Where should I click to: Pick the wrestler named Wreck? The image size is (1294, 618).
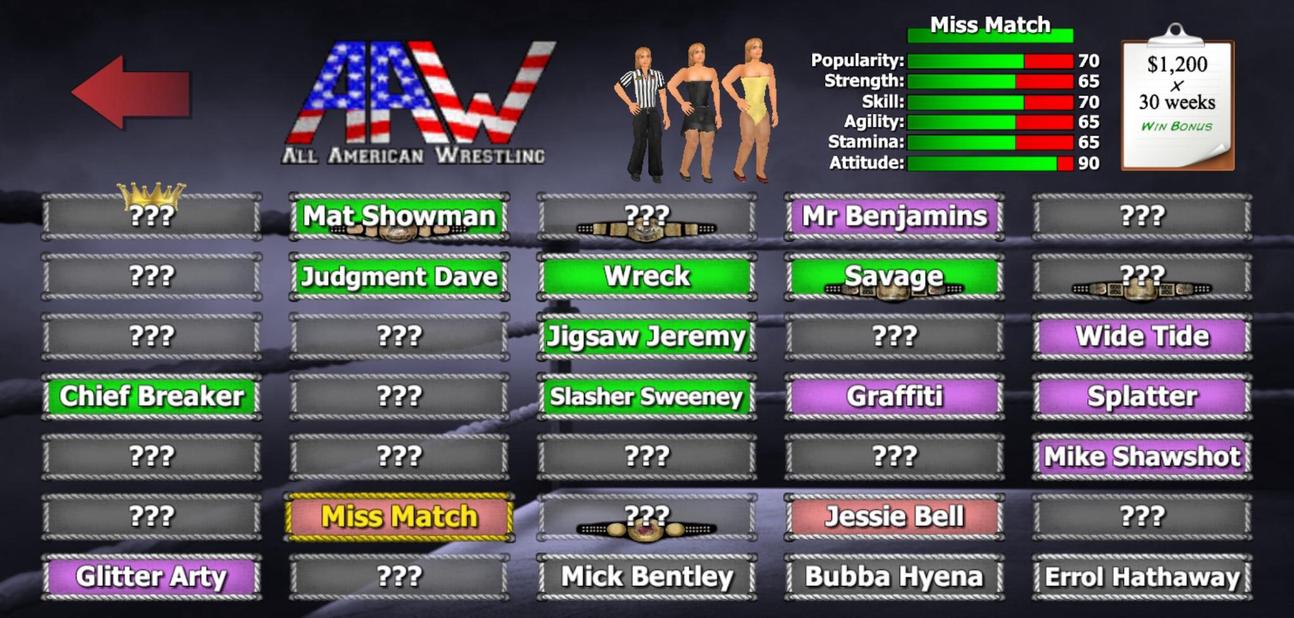click(x=647, y=276)
